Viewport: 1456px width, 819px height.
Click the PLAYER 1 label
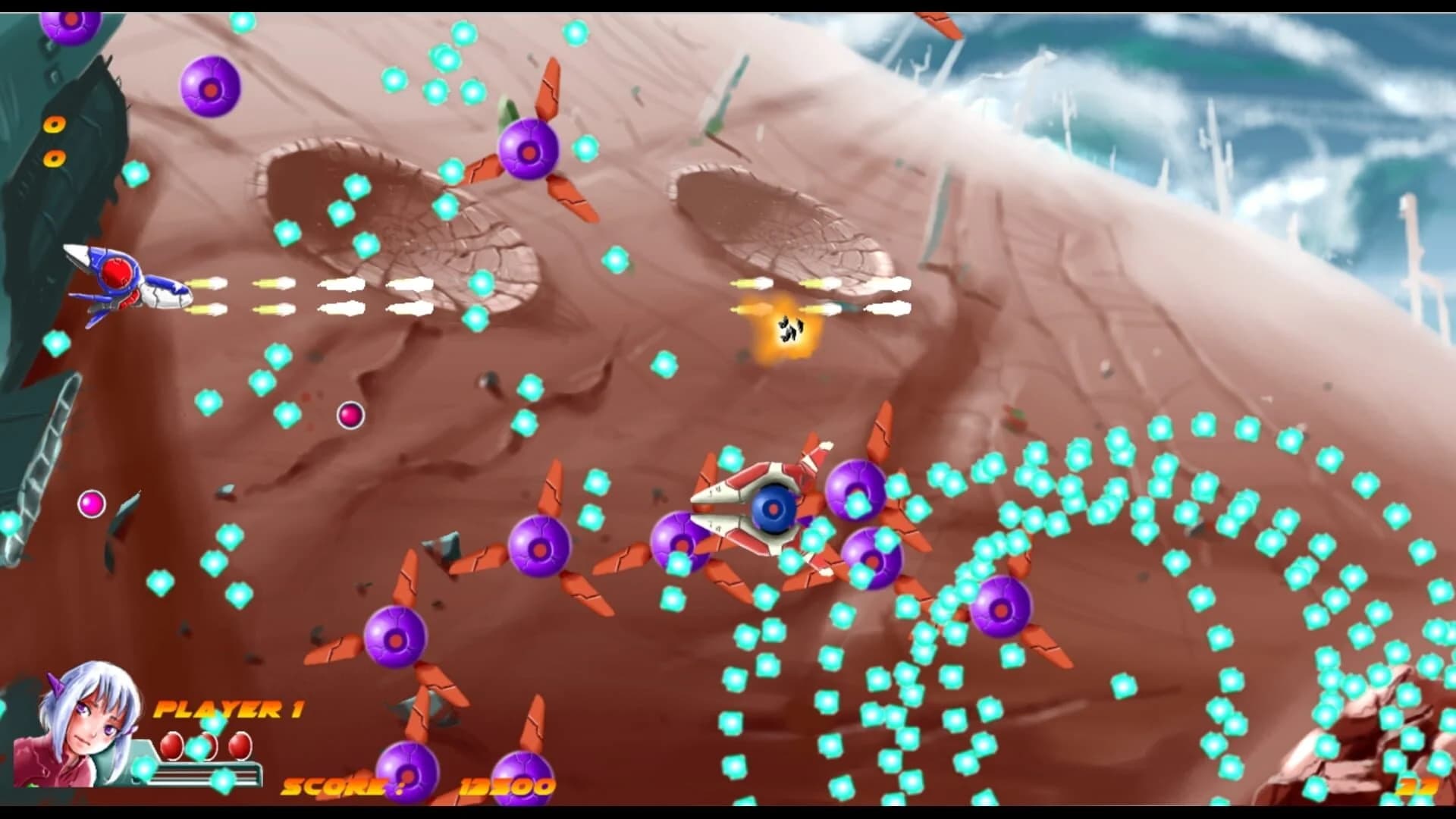coord(227,709)
